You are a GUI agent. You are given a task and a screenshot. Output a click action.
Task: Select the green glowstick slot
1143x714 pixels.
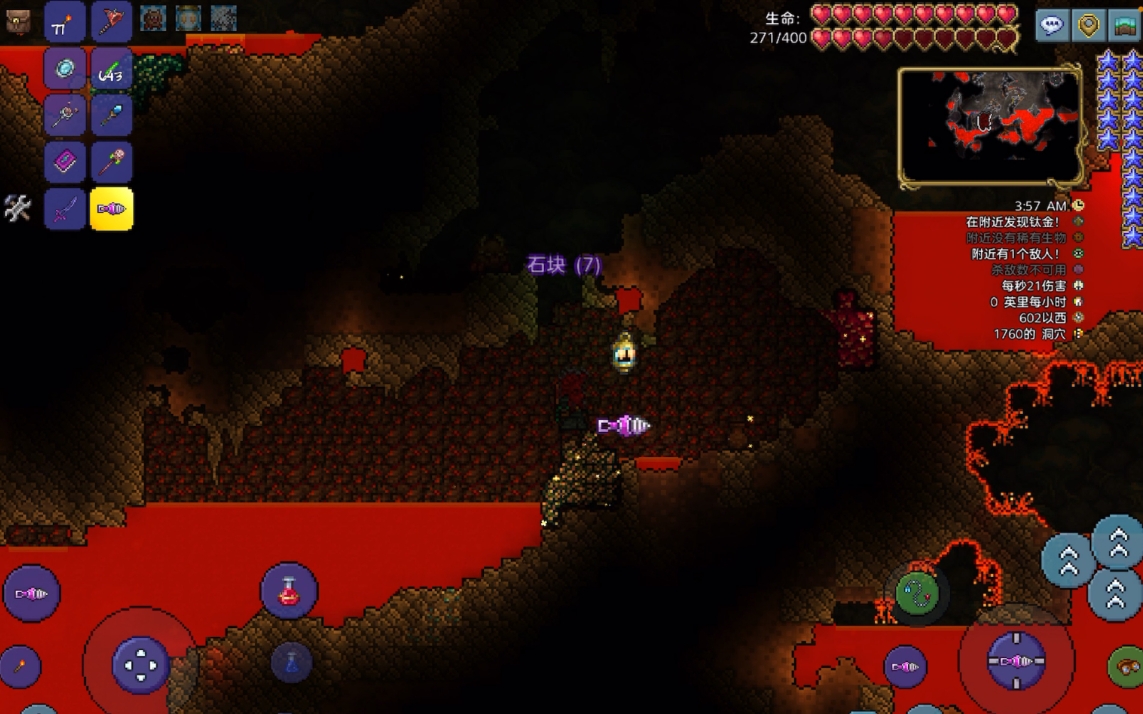point(111,69)
